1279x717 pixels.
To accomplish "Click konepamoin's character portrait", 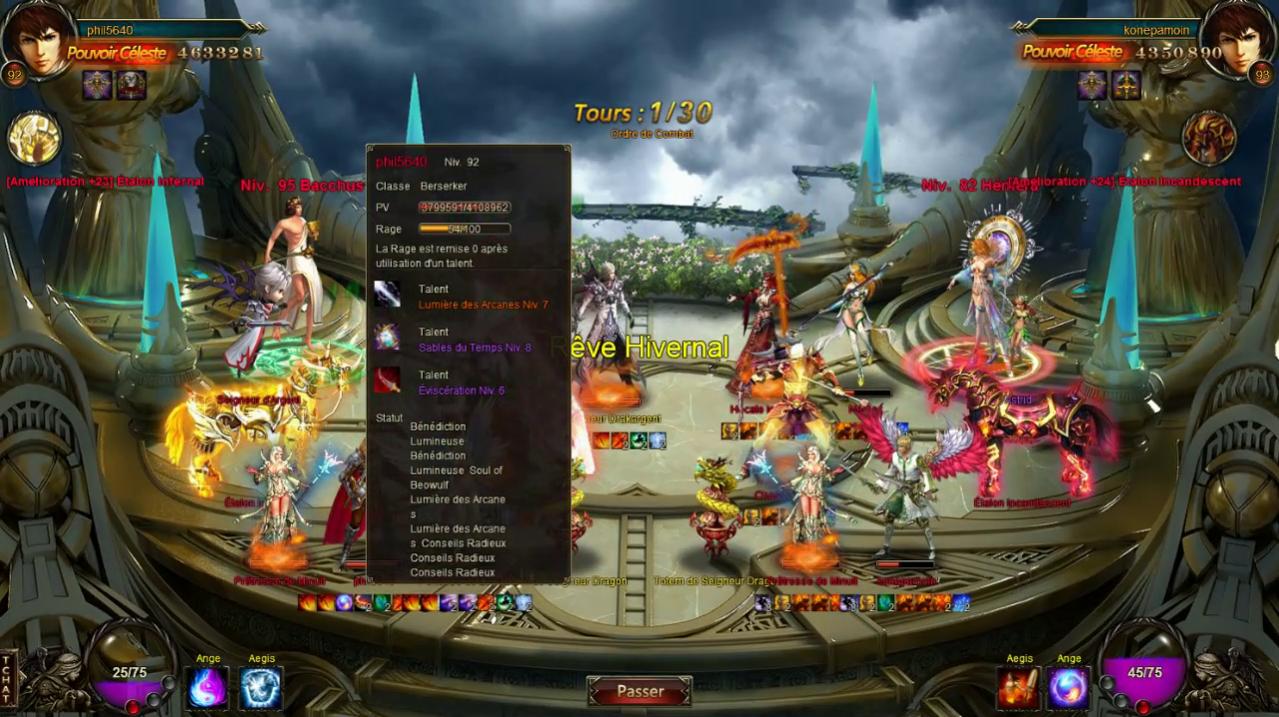I will click(1237, 38).
